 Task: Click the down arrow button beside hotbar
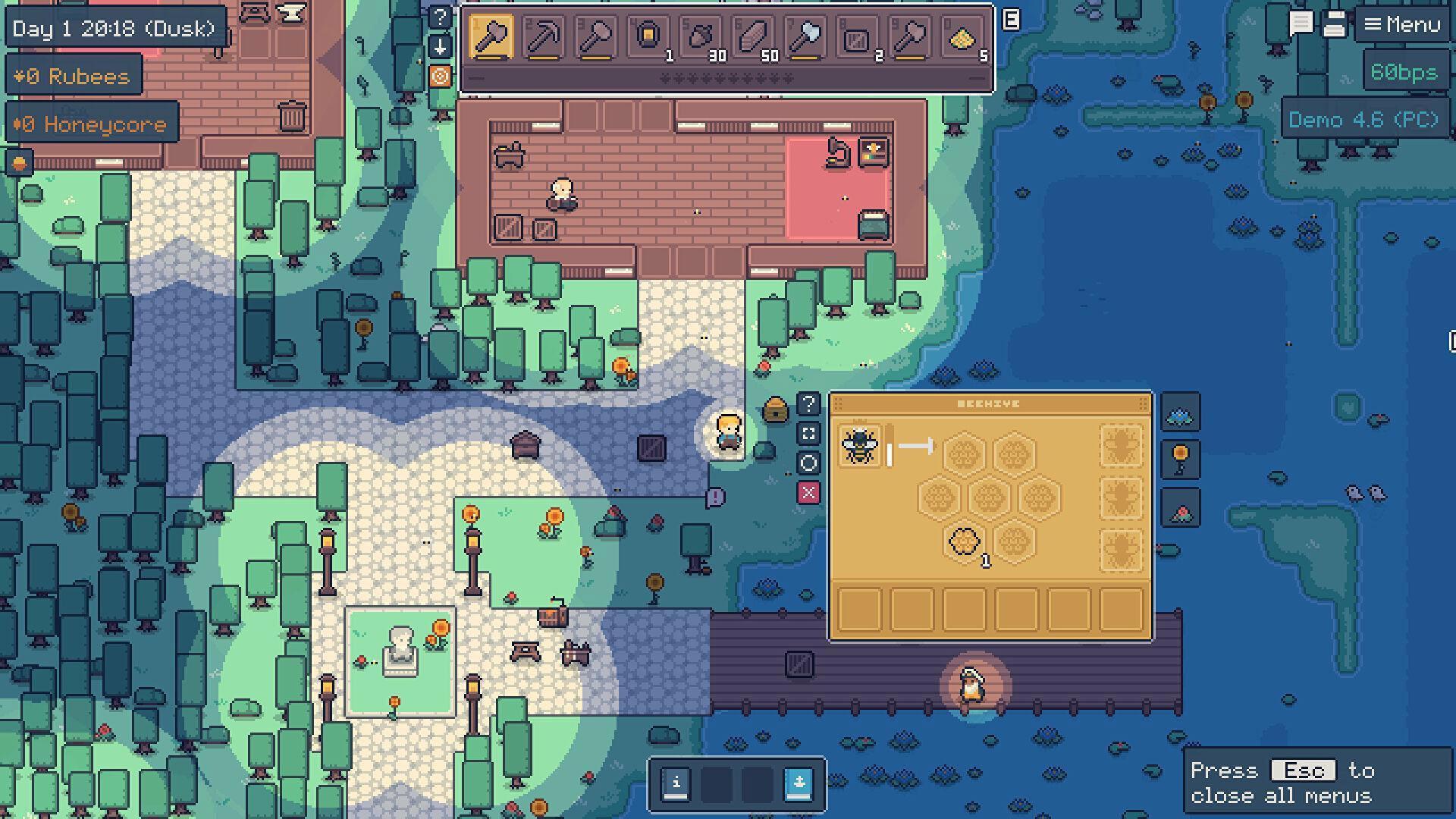pyautogui.click(x=440, y=47)
